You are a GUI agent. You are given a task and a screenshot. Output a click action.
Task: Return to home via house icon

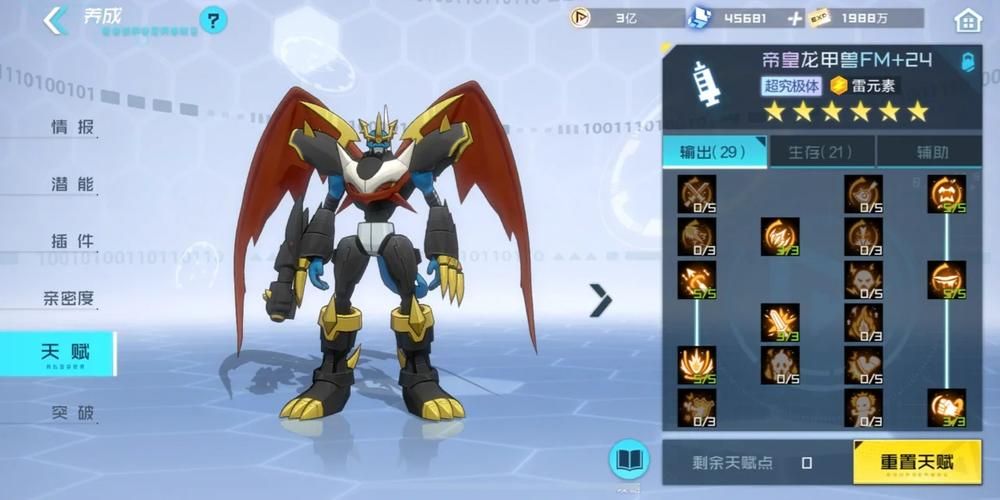pyautogui.click(x=968, y=19)
